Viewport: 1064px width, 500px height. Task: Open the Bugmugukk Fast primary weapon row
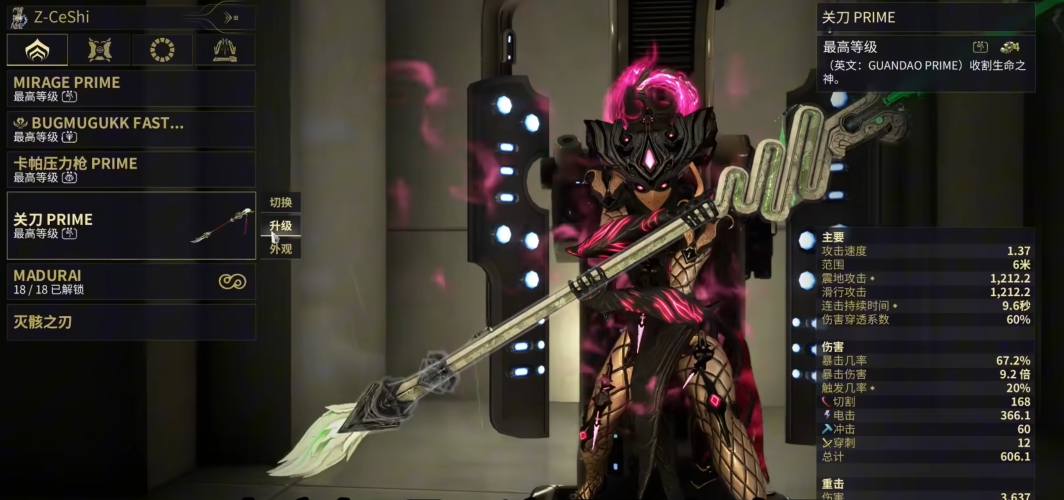coord(130,129)
